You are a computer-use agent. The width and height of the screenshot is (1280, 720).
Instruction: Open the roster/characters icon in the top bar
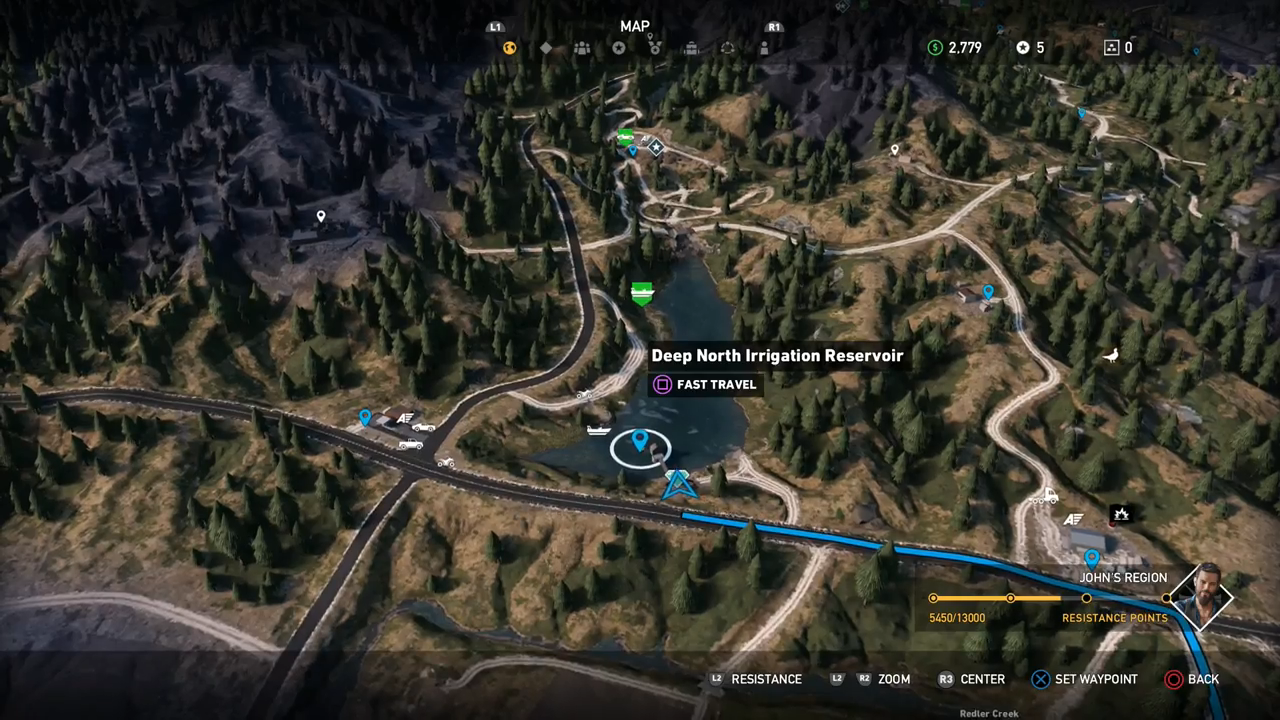(582, 48)
